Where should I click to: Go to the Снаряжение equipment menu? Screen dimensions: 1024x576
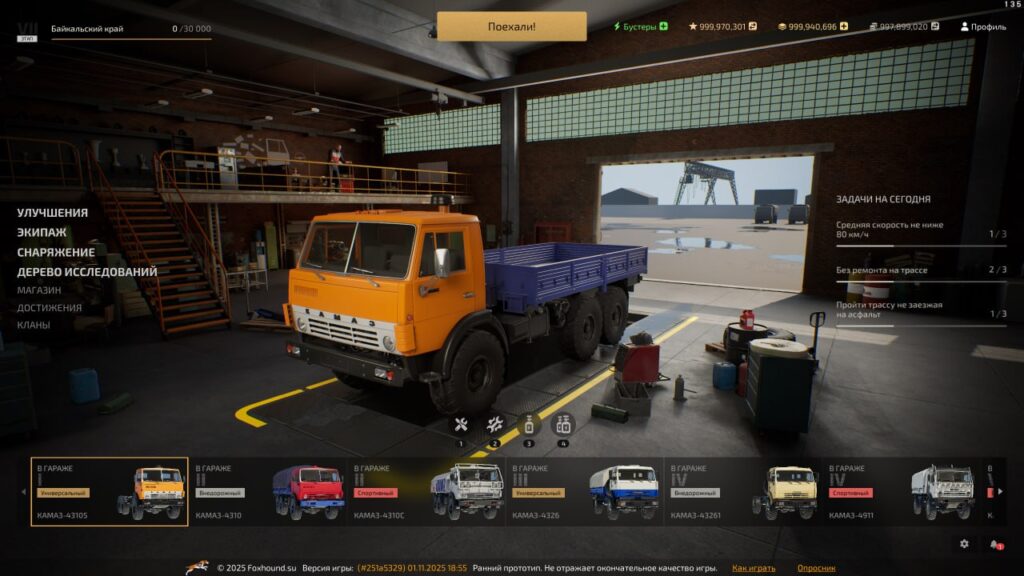(x=56, y=252)
